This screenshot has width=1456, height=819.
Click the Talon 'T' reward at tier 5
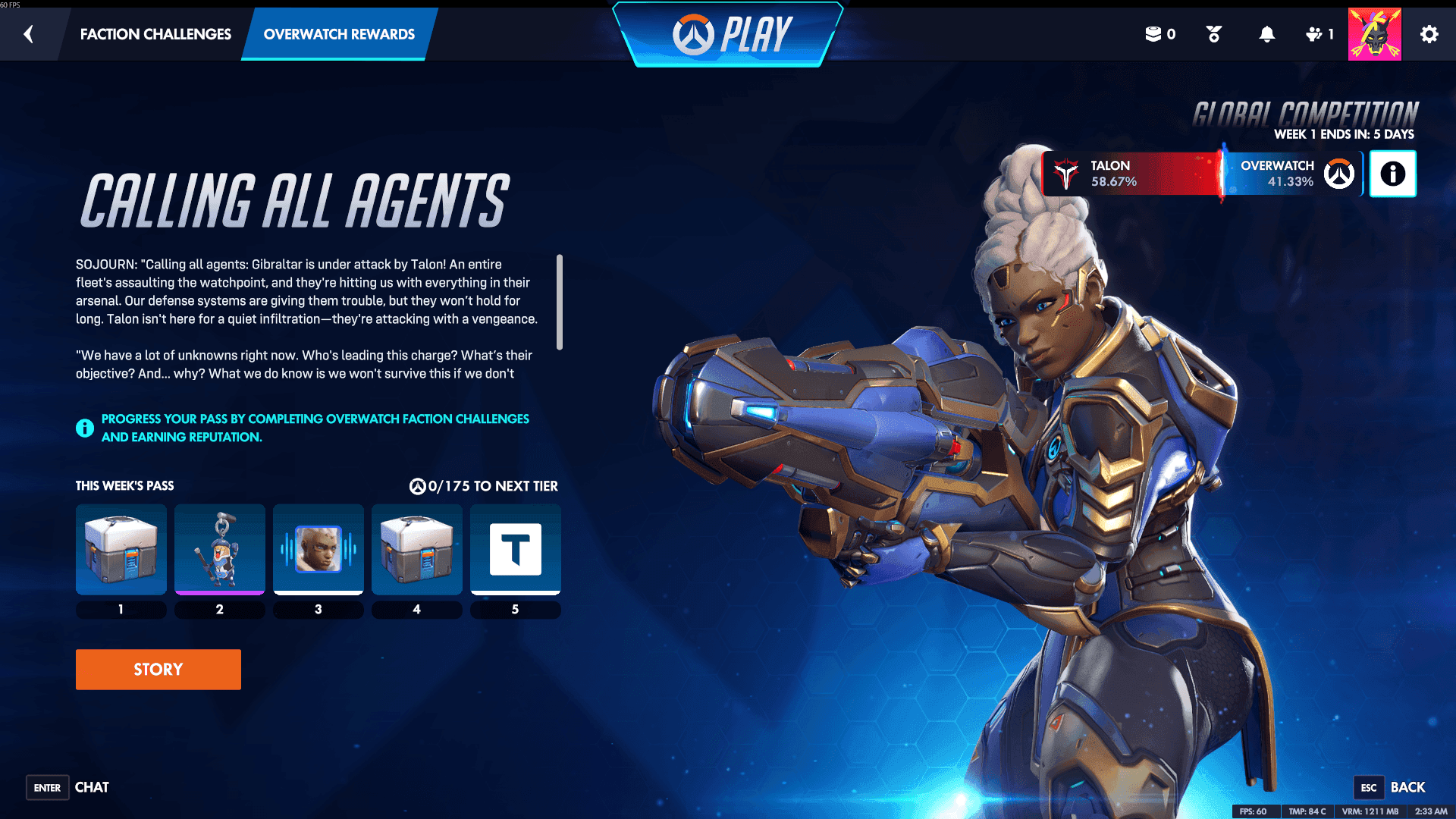[515, 550]
